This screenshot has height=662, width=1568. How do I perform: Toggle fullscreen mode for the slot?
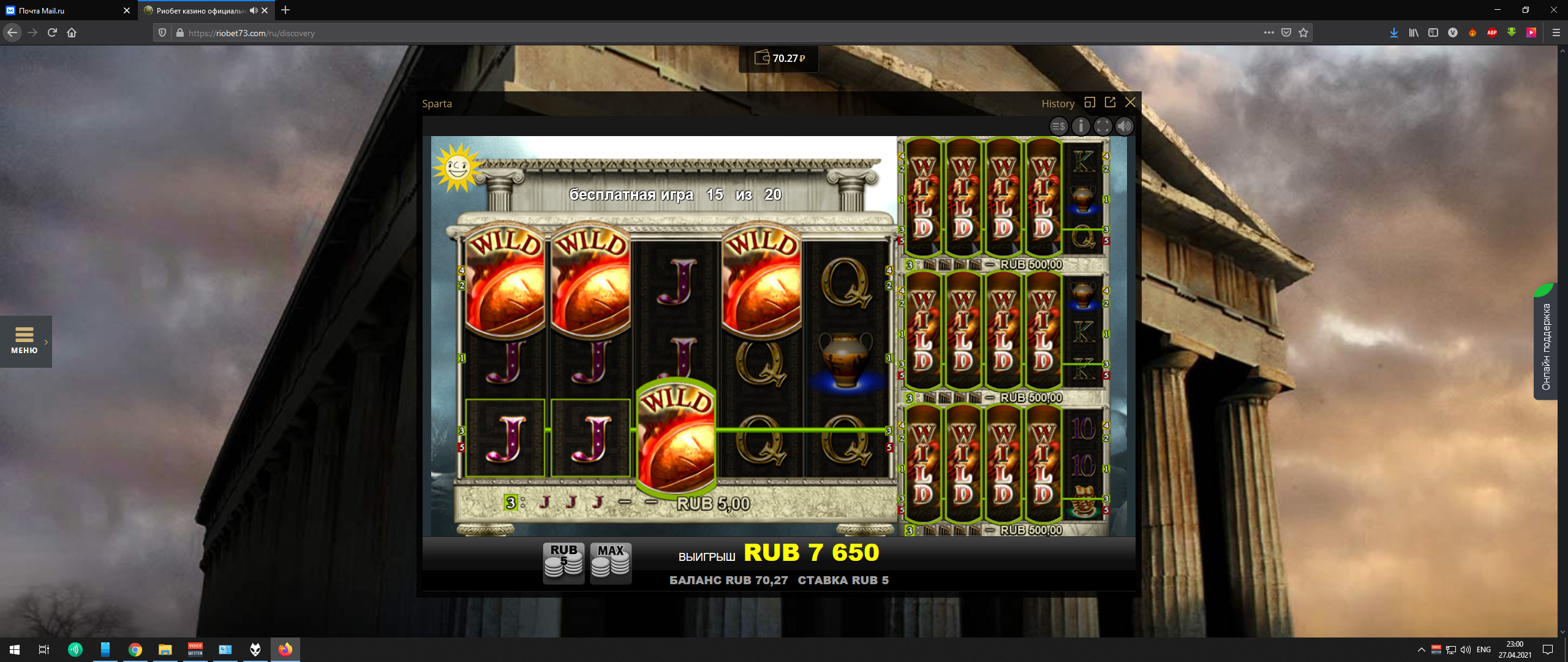[1102, 126]
